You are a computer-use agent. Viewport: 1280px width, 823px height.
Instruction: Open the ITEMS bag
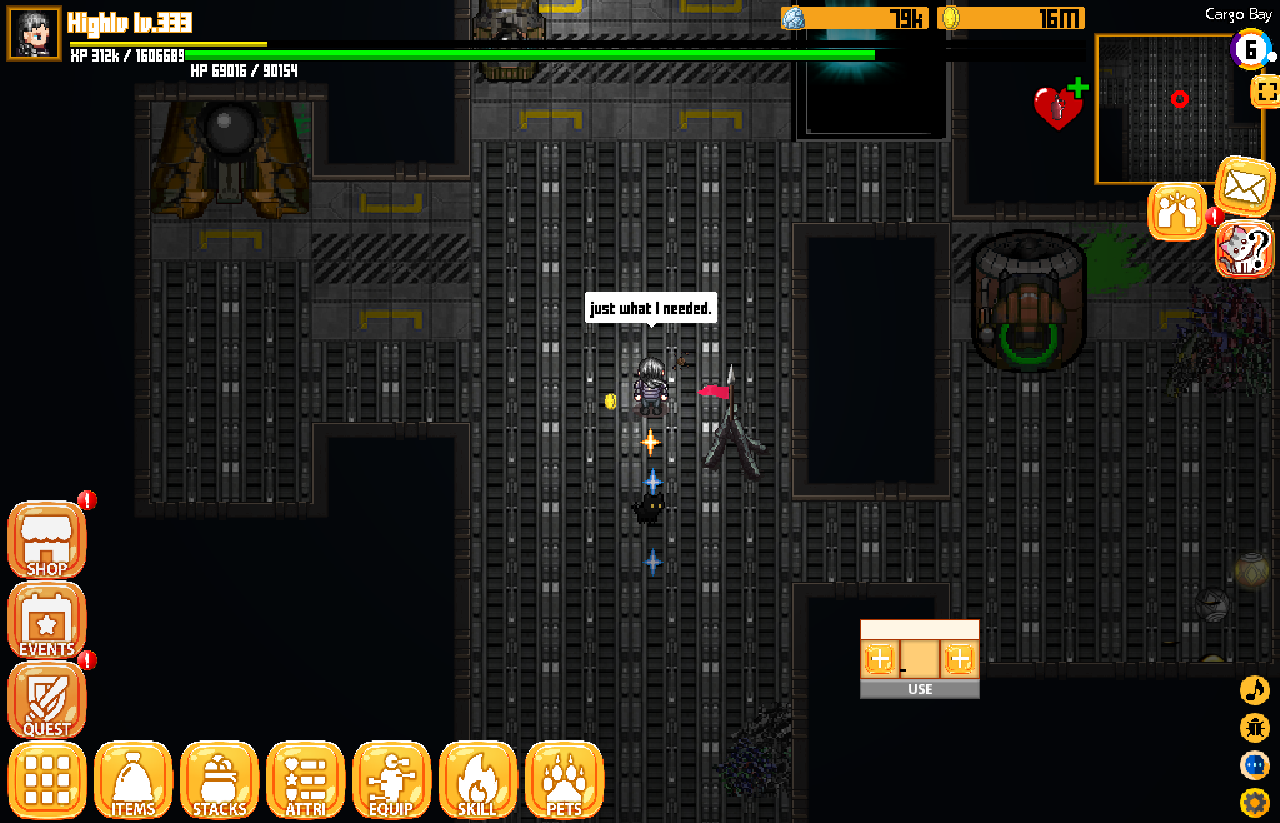click(133, 781)
